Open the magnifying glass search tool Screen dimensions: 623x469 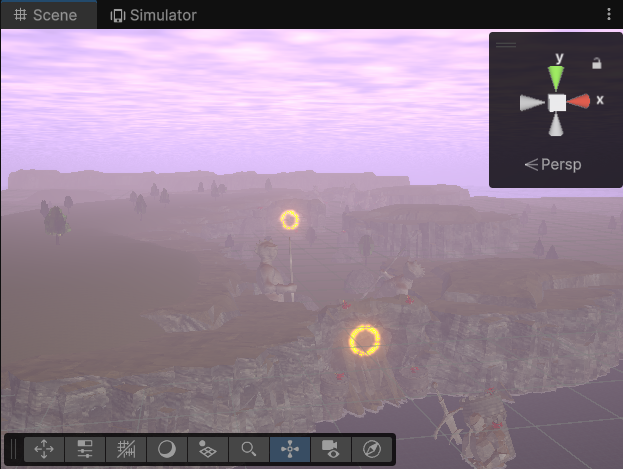coord(249,449)
